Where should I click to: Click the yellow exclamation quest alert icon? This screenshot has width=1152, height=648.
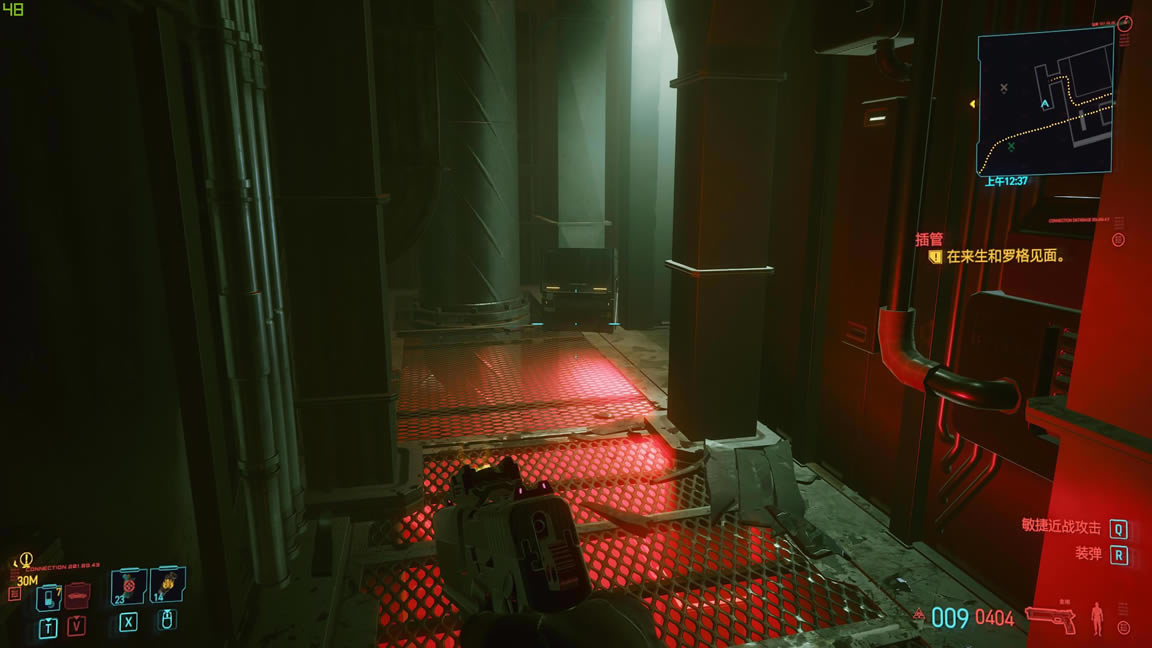point(26,560)
